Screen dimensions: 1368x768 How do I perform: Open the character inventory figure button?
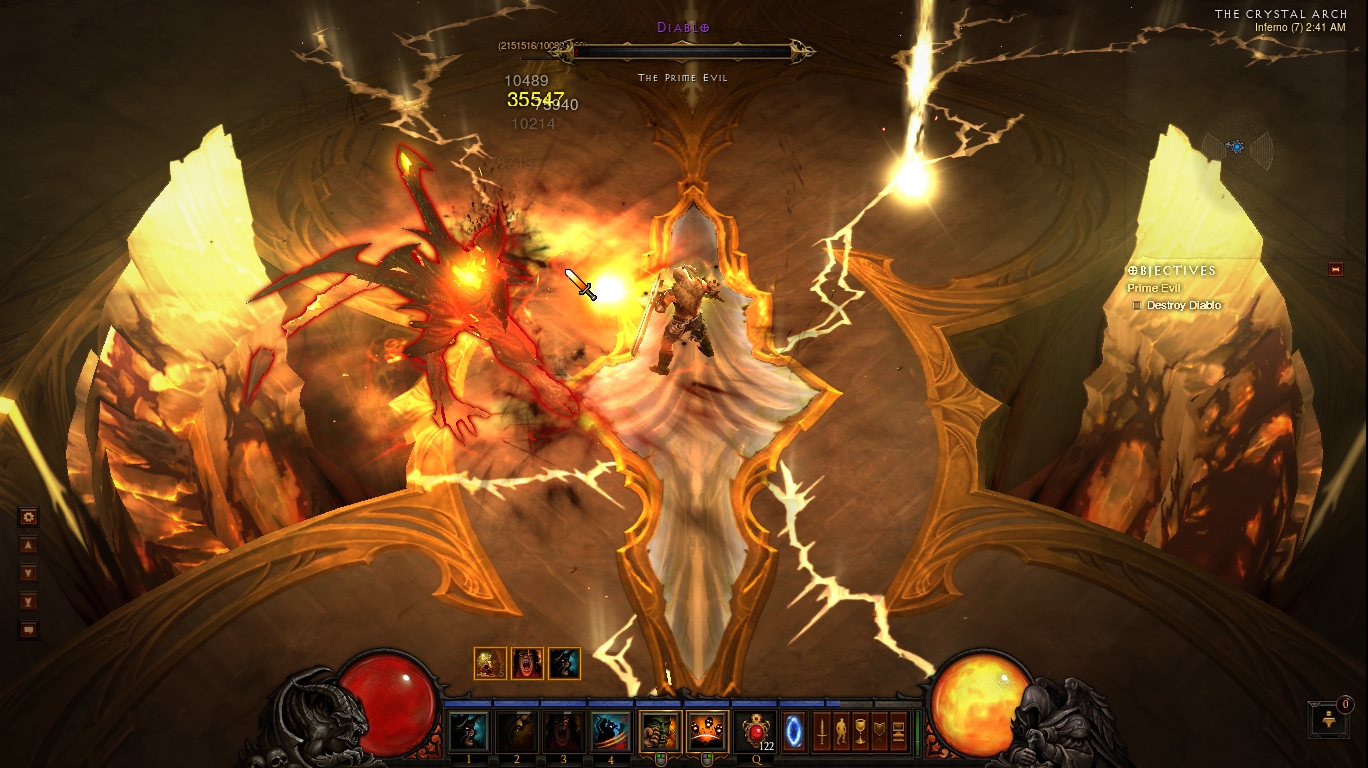[x=841, y=730]
